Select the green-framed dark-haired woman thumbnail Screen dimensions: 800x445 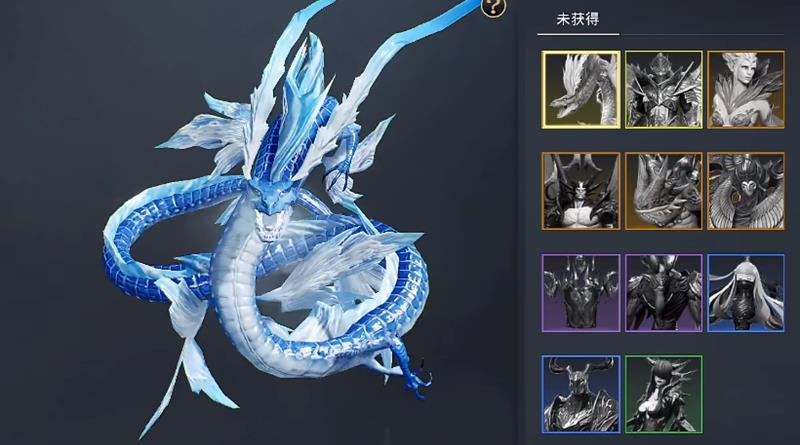pos(663,394)
